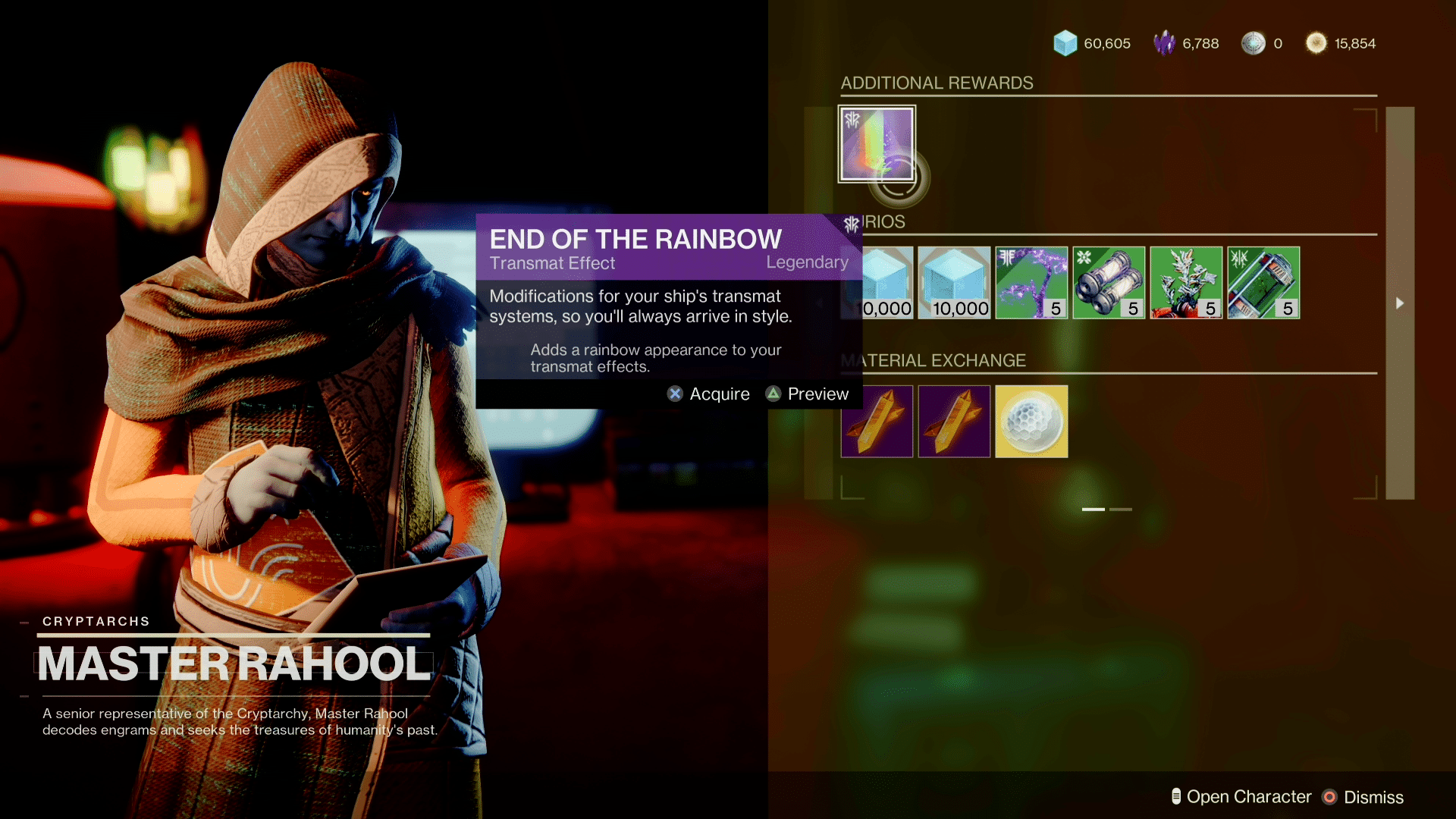Select the first 10,000 Glimmer bundle
Viewport: 1456px width, 819px height.
(880, 282)
